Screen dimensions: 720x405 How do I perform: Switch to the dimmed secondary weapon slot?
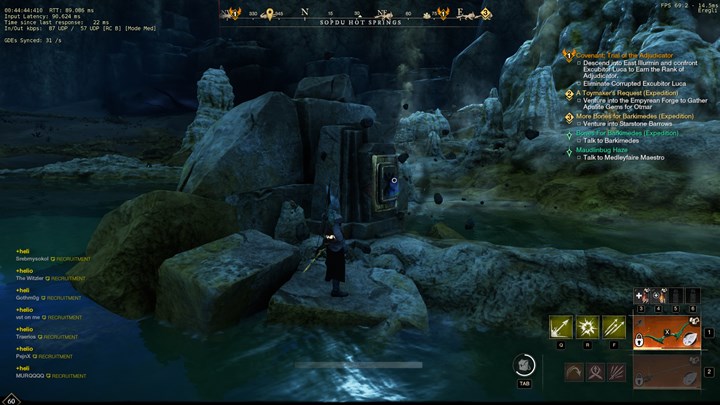coord(667,372)
